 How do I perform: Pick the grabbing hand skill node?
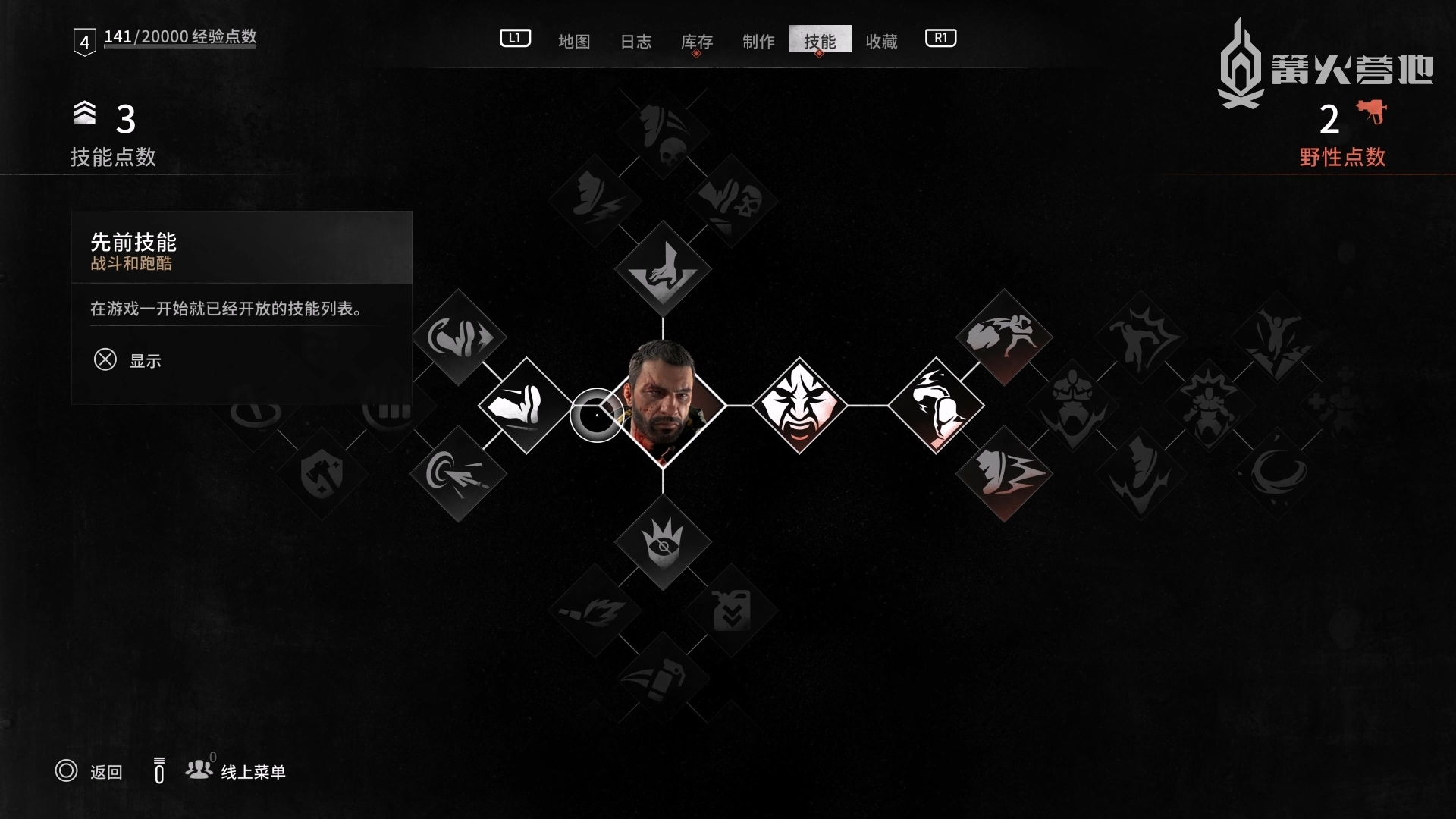[x=663, y=268]
